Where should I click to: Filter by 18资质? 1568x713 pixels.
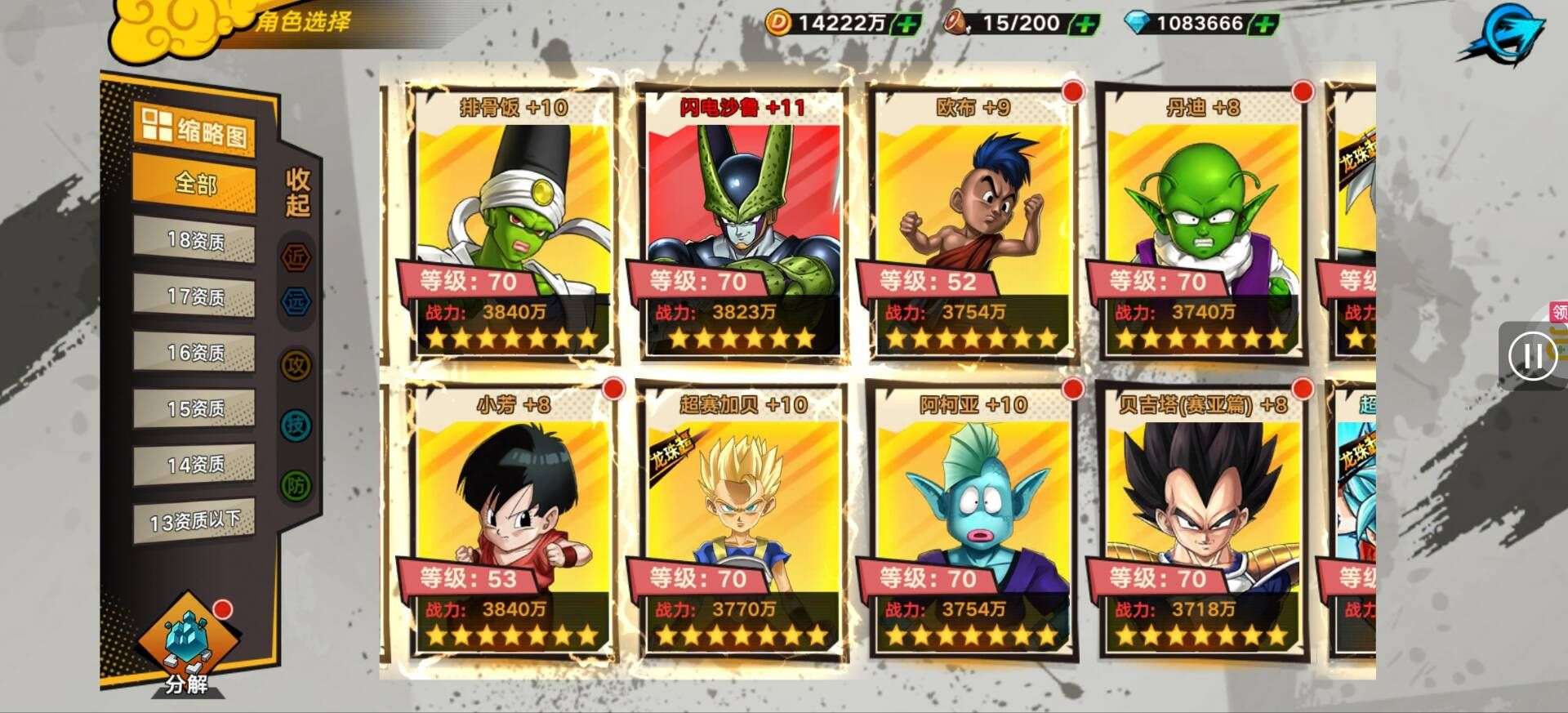[195, 241]
